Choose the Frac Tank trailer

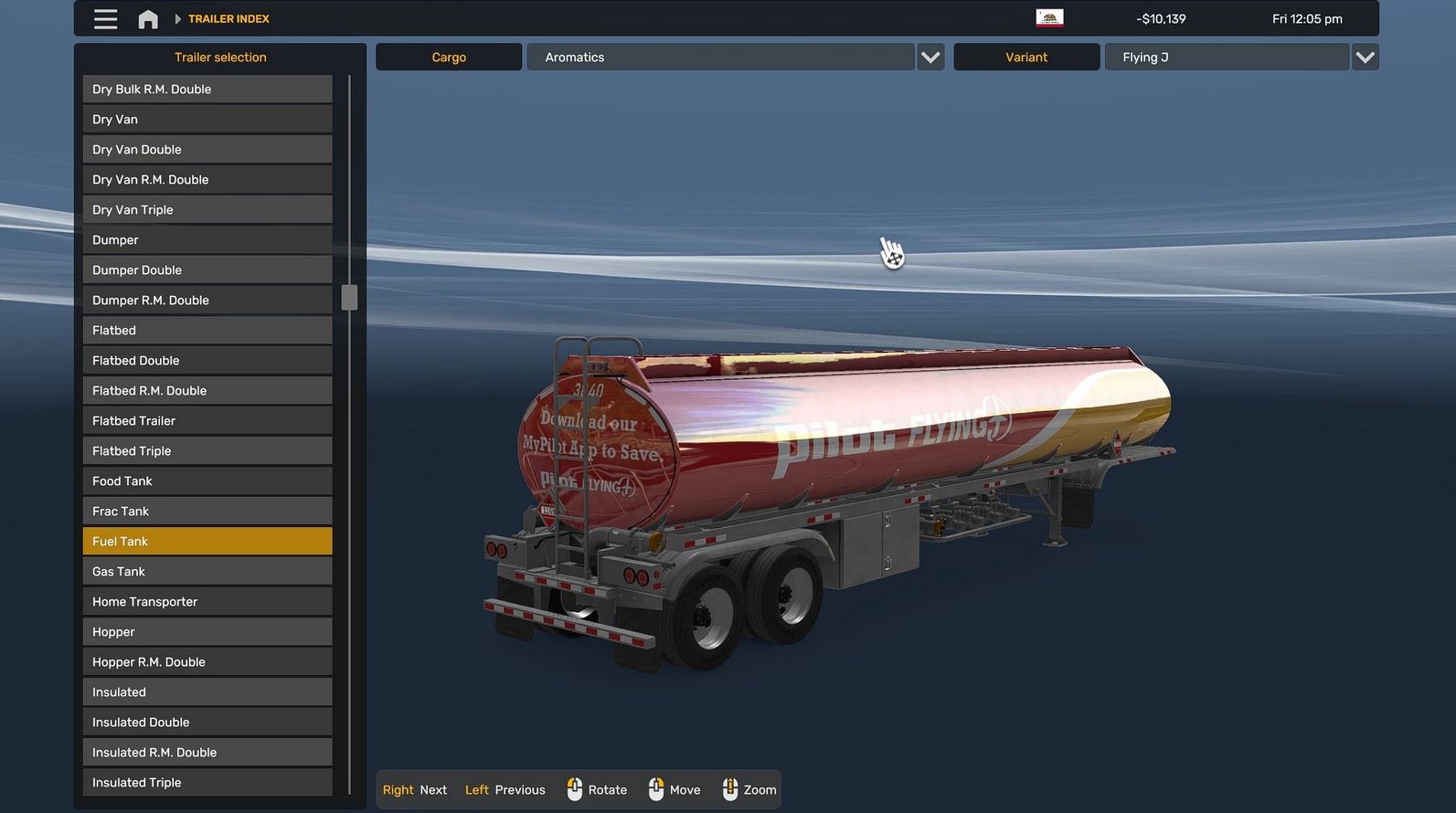tap(207, 512)
